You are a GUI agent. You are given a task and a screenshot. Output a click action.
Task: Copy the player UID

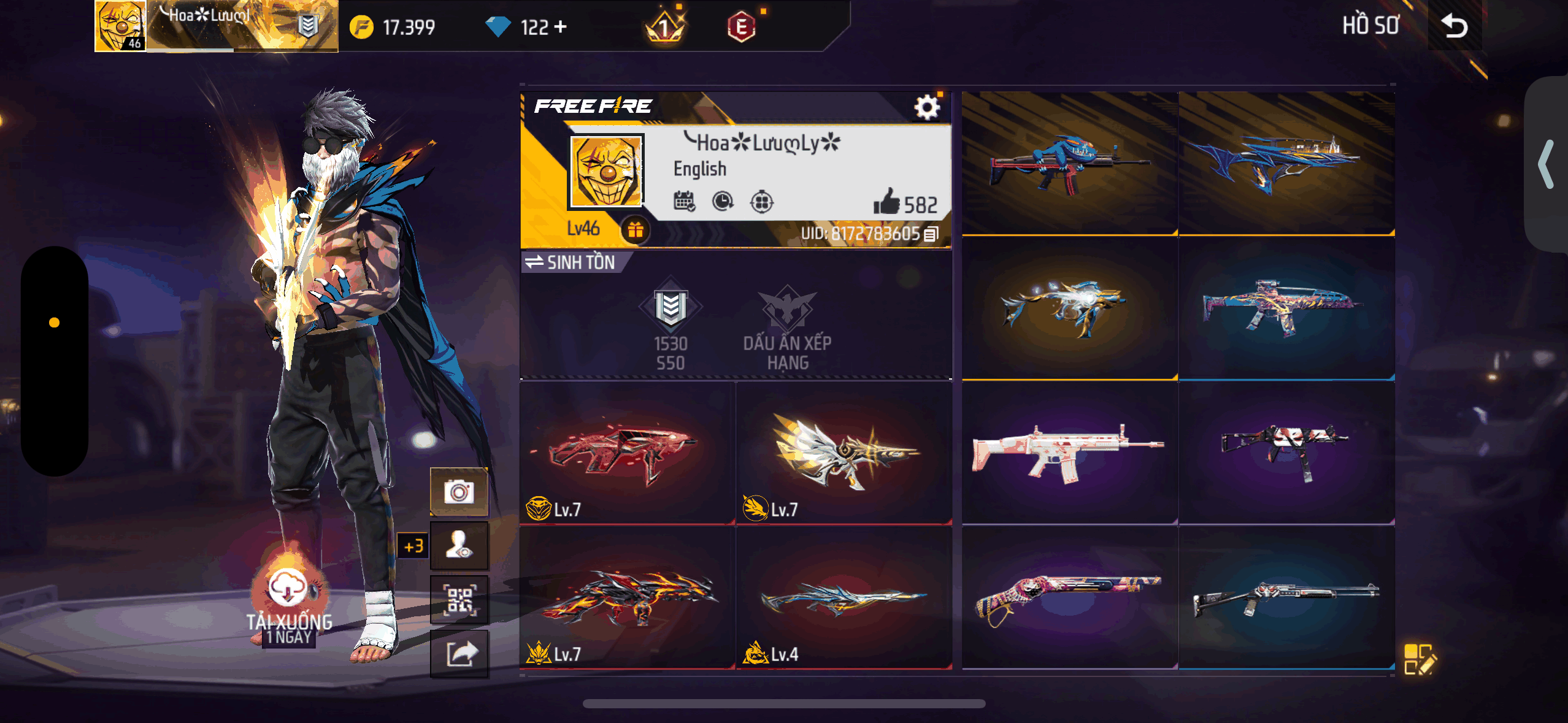pyautogui.click(x=931, y=234)
